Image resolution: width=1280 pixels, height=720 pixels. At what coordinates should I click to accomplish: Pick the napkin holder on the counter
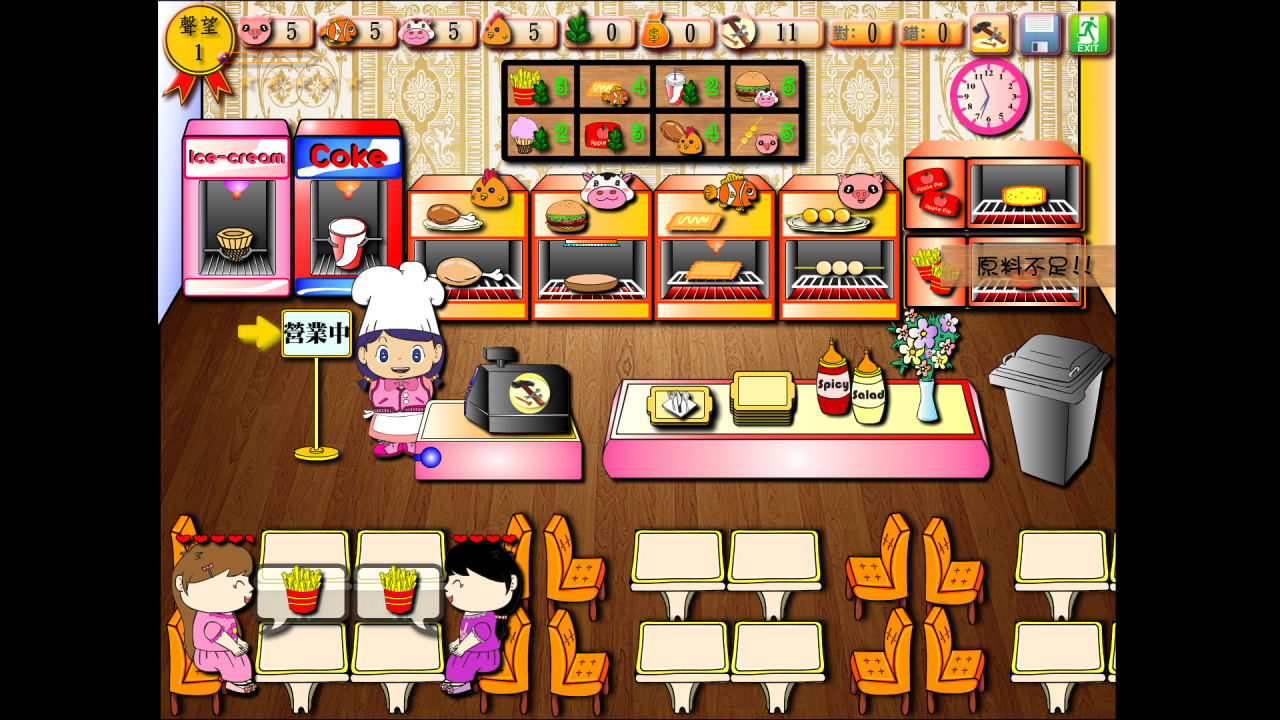pyautogui.click(x=680, y=404)
